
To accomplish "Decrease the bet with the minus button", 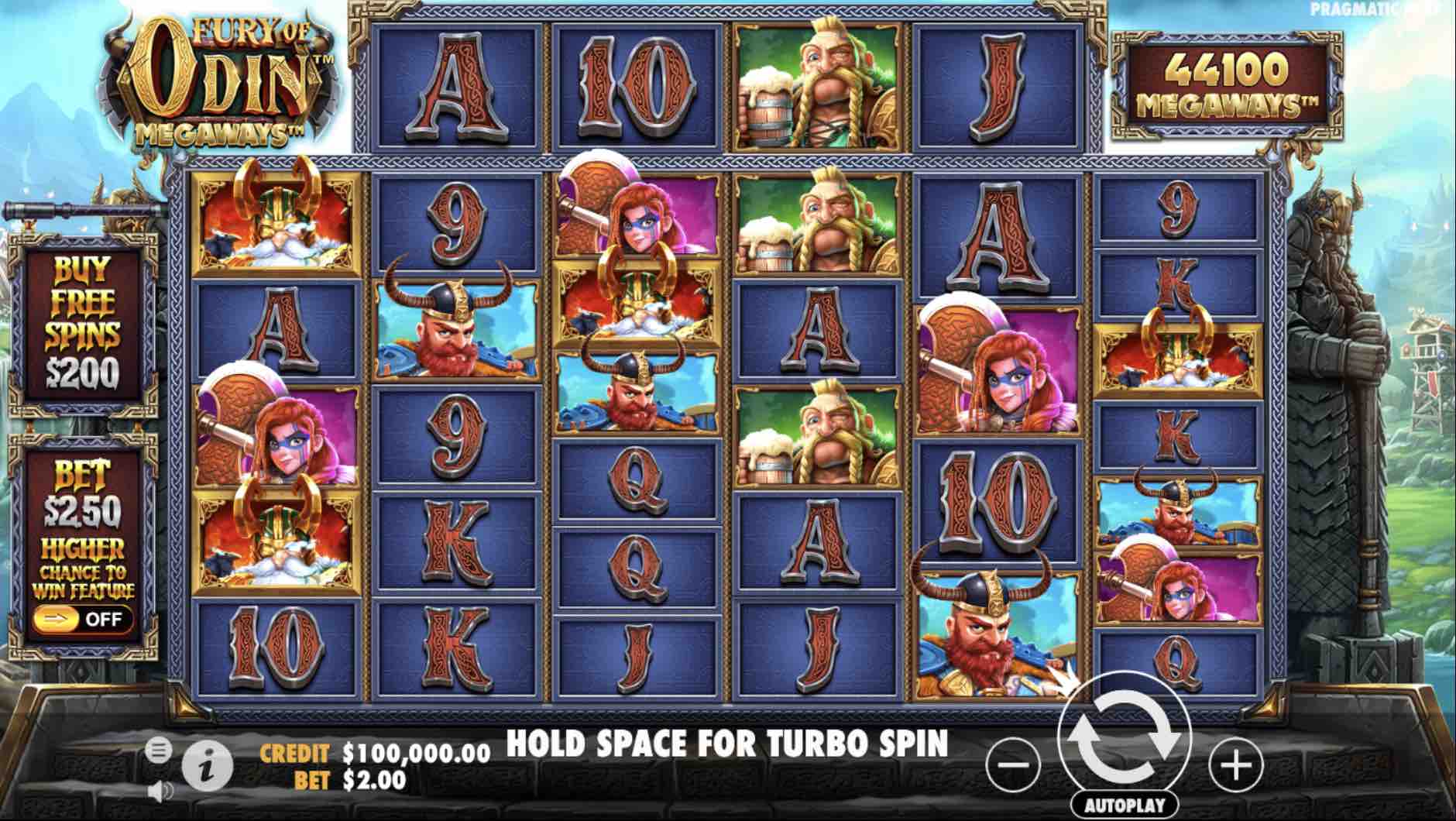I will (1013, 764).
